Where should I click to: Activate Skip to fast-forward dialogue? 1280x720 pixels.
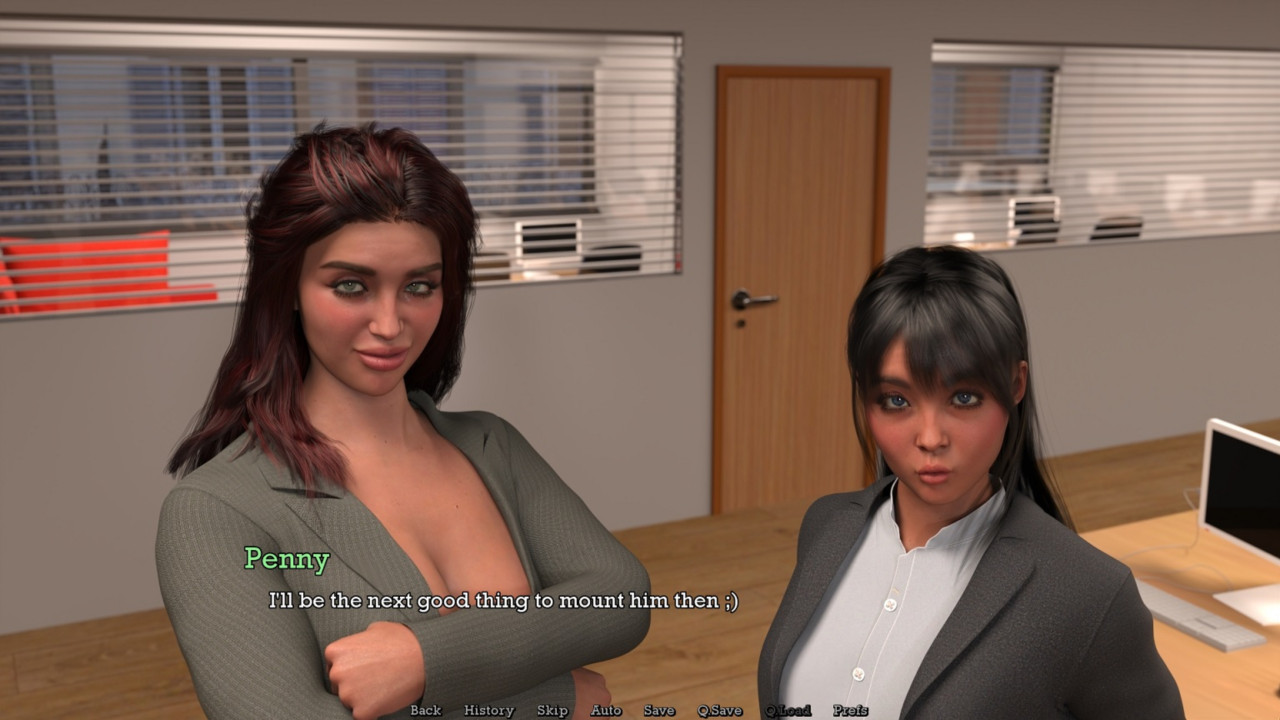pyautogui.click(x=552, y=710)
